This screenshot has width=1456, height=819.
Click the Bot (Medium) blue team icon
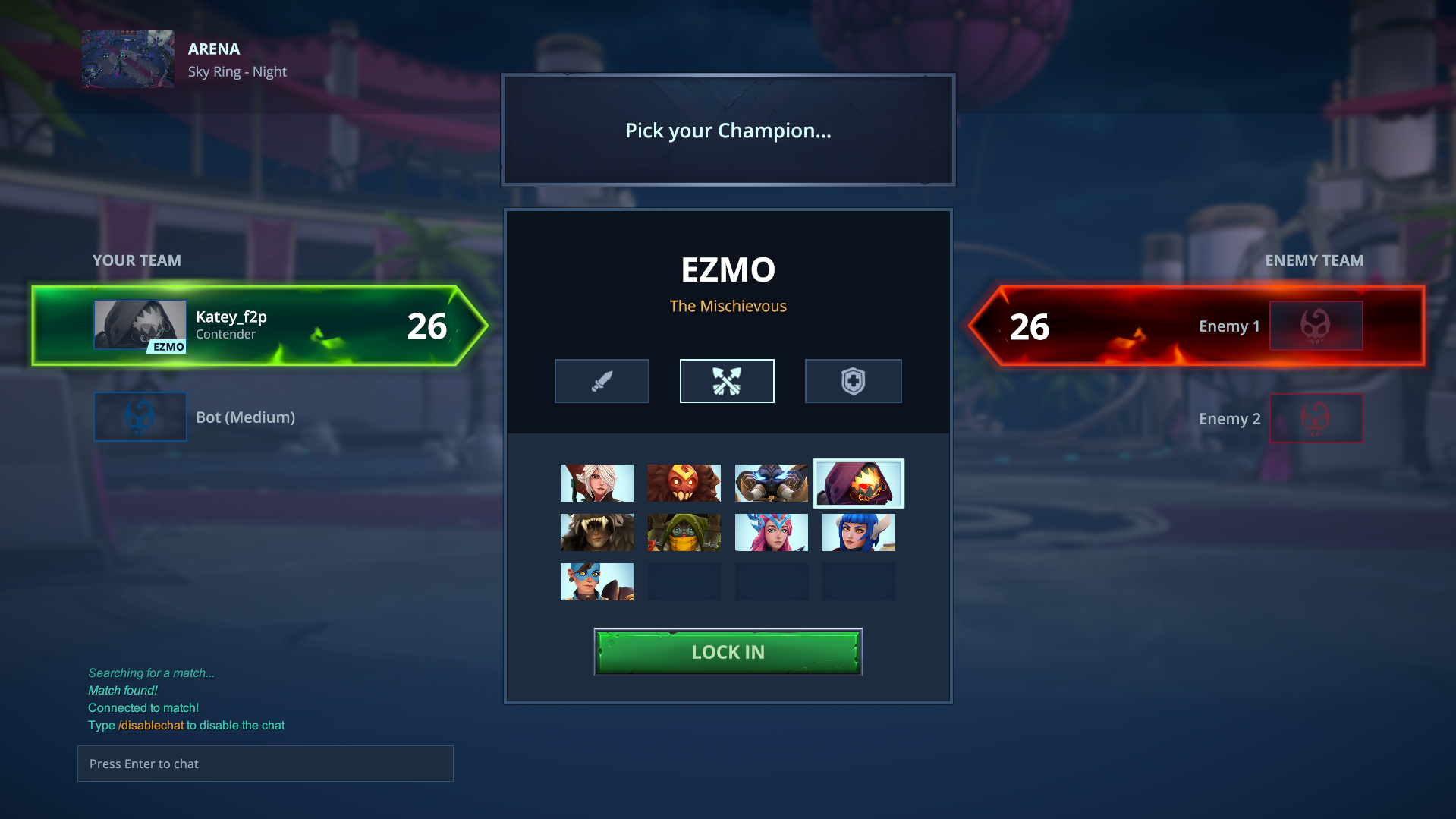140,416
